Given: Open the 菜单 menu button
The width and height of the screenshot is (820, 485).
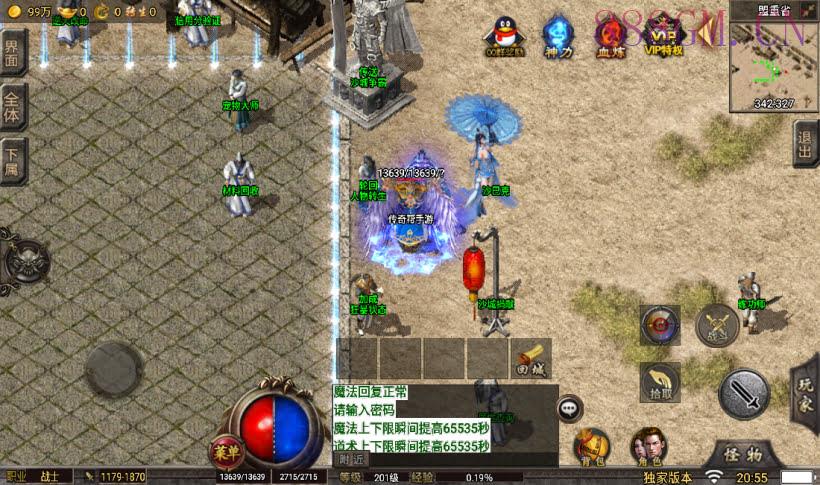Looking at the screenshot, I should (x=227, y=451).
